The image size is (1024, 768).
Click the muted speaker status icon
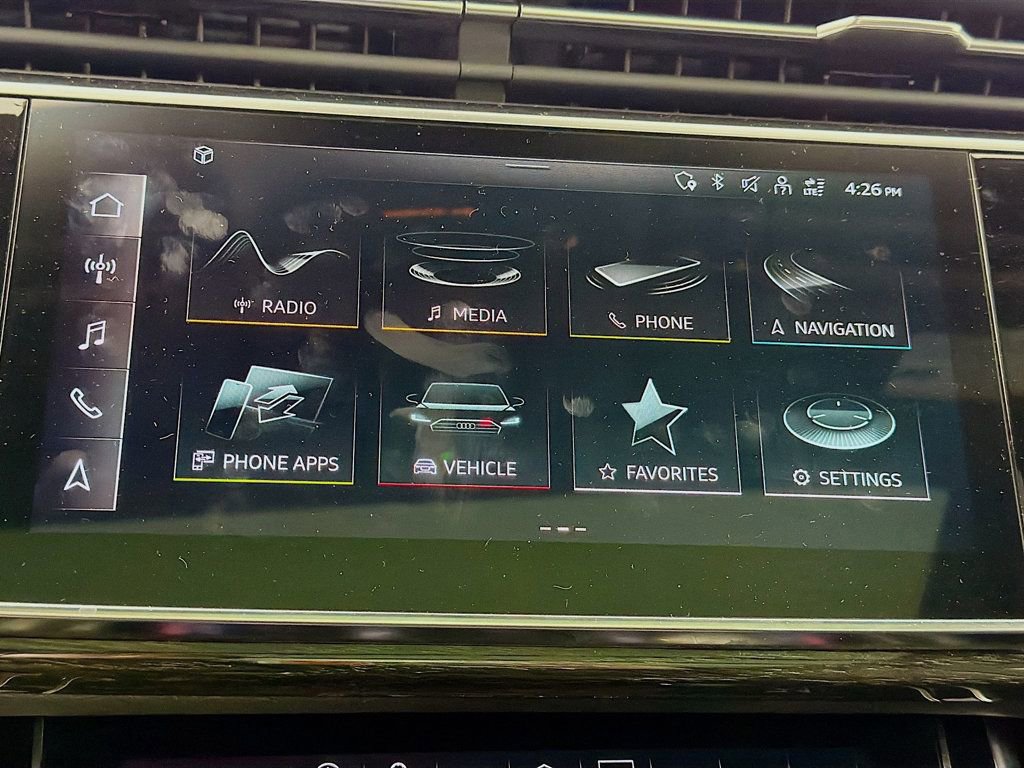click(750, 184)
